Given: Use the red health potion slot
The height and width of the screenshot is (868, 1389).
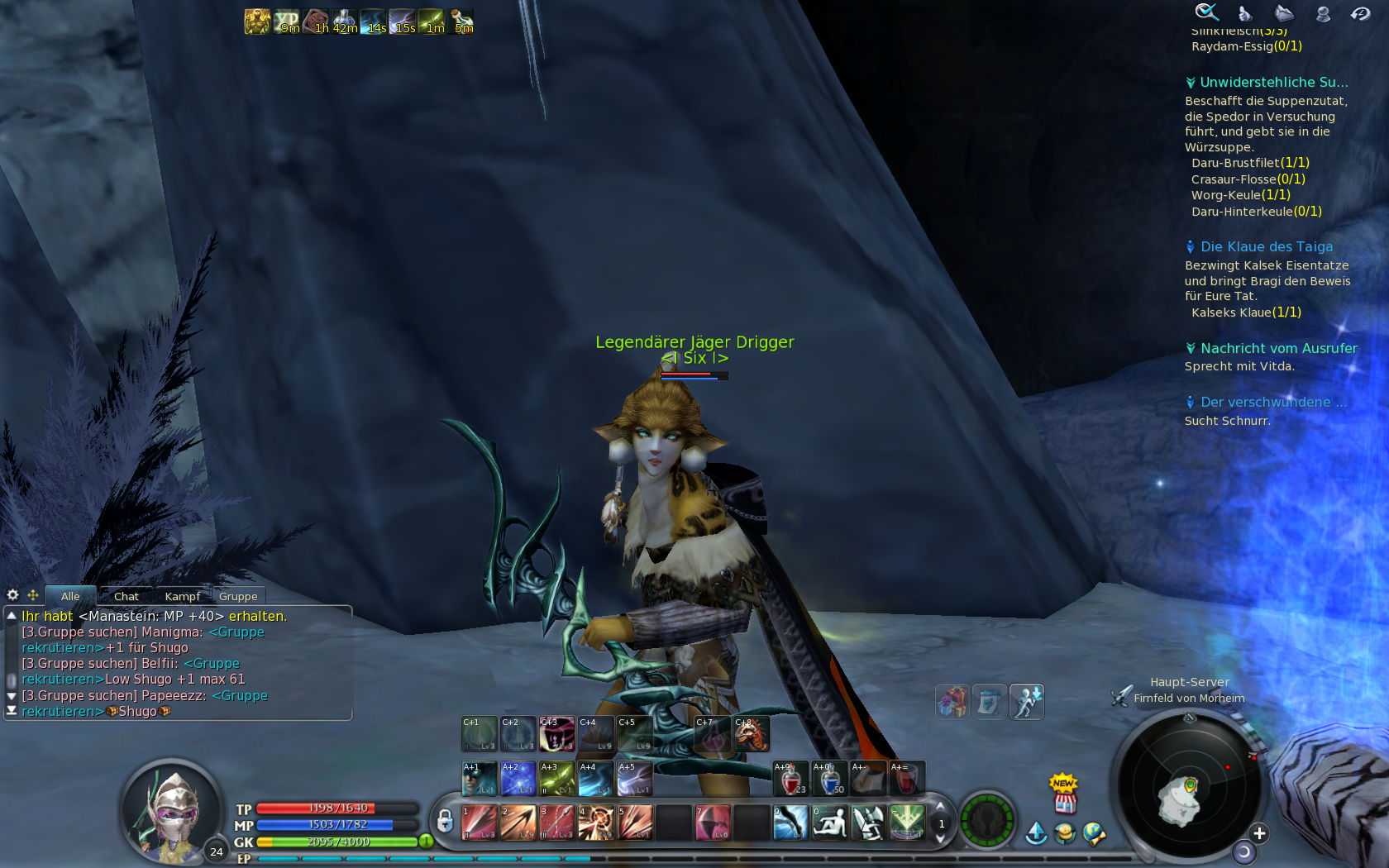Looking at the screenshot, I should tap(790, 779).
